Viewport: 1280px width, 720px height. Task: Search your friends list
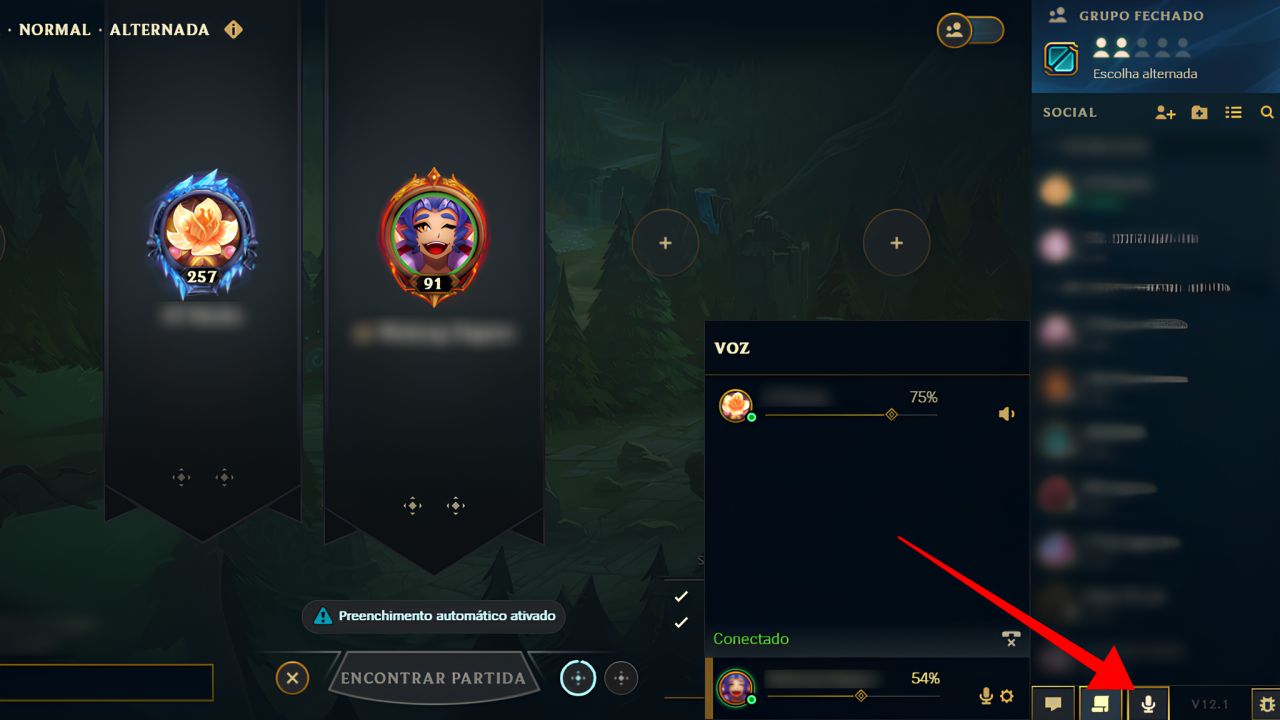click(x=1266, y=112)
